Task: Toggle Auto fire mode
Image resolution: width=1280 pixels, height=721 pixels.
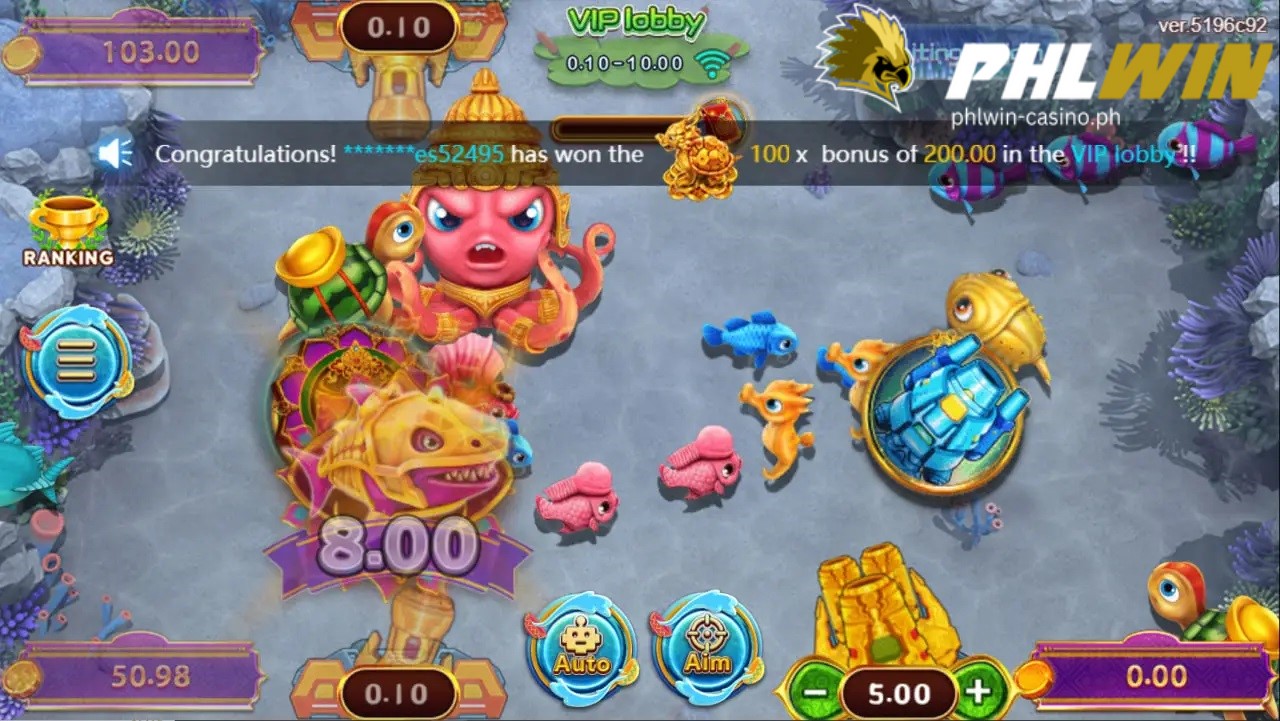Action: pyautogui.click(x=582, y=649)
